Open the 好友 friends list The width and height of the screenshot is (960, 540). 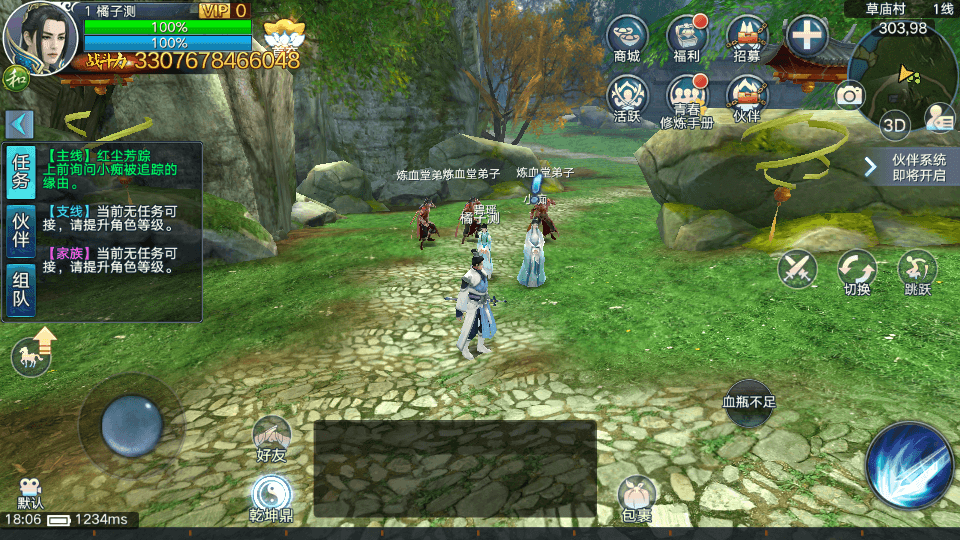click(x=271, y=438)
